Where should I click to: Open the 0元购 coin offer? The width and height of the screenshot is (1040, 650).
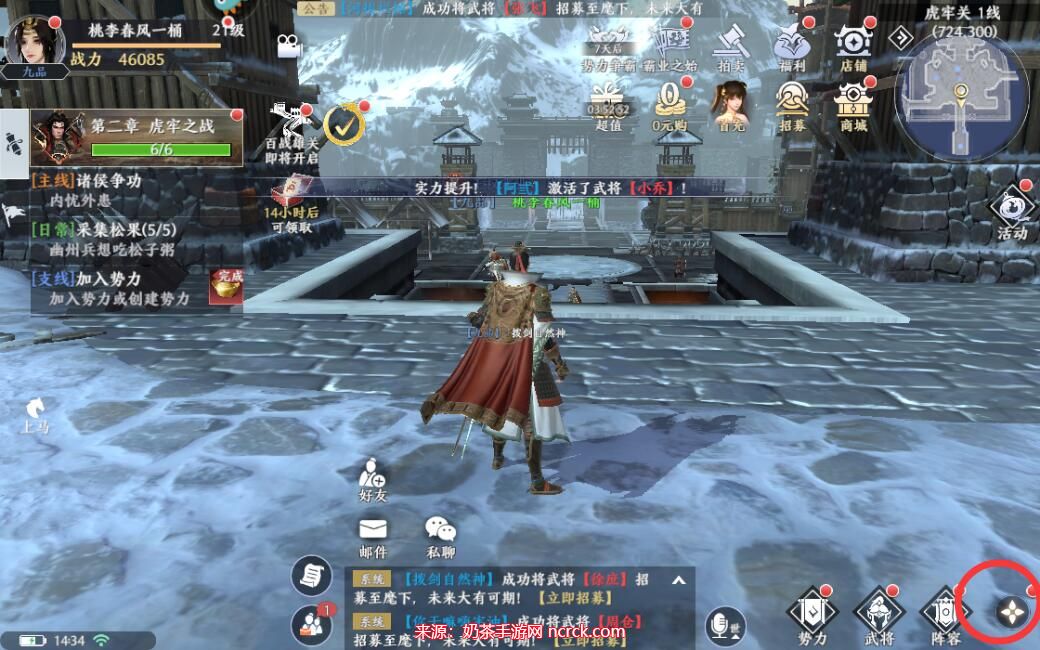click(x=670, y=104)
